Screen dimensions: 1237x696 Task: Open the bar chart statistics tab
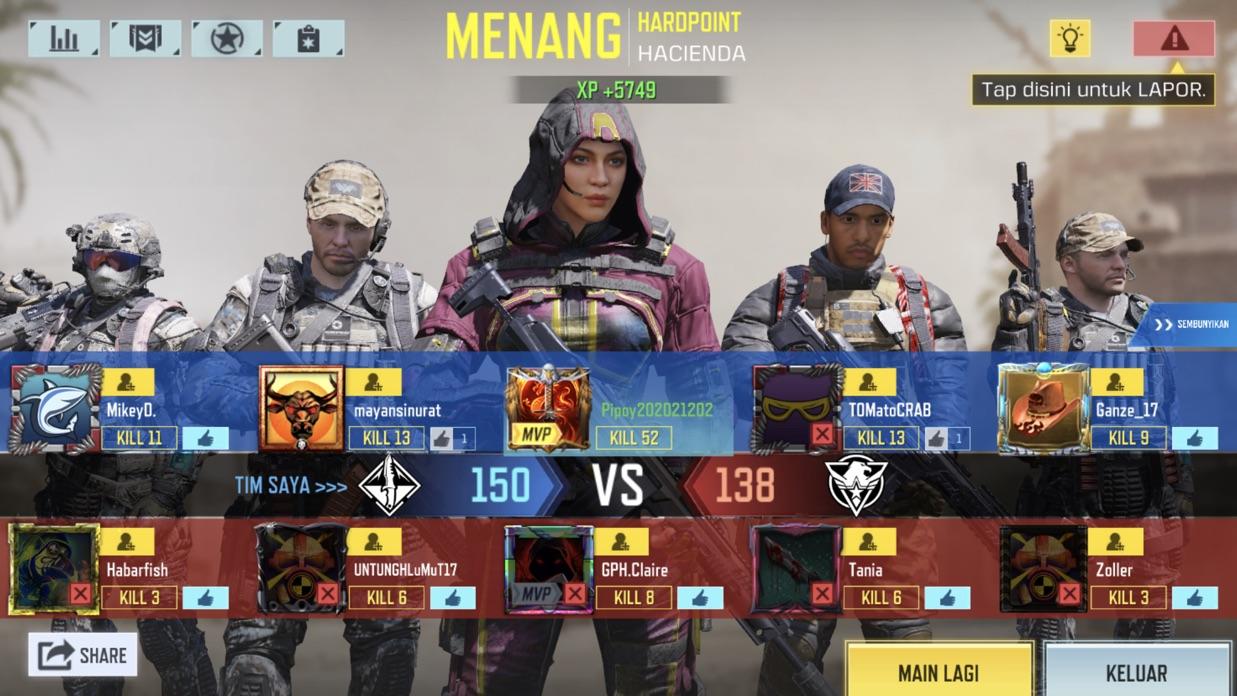click(x=64, y=39)
